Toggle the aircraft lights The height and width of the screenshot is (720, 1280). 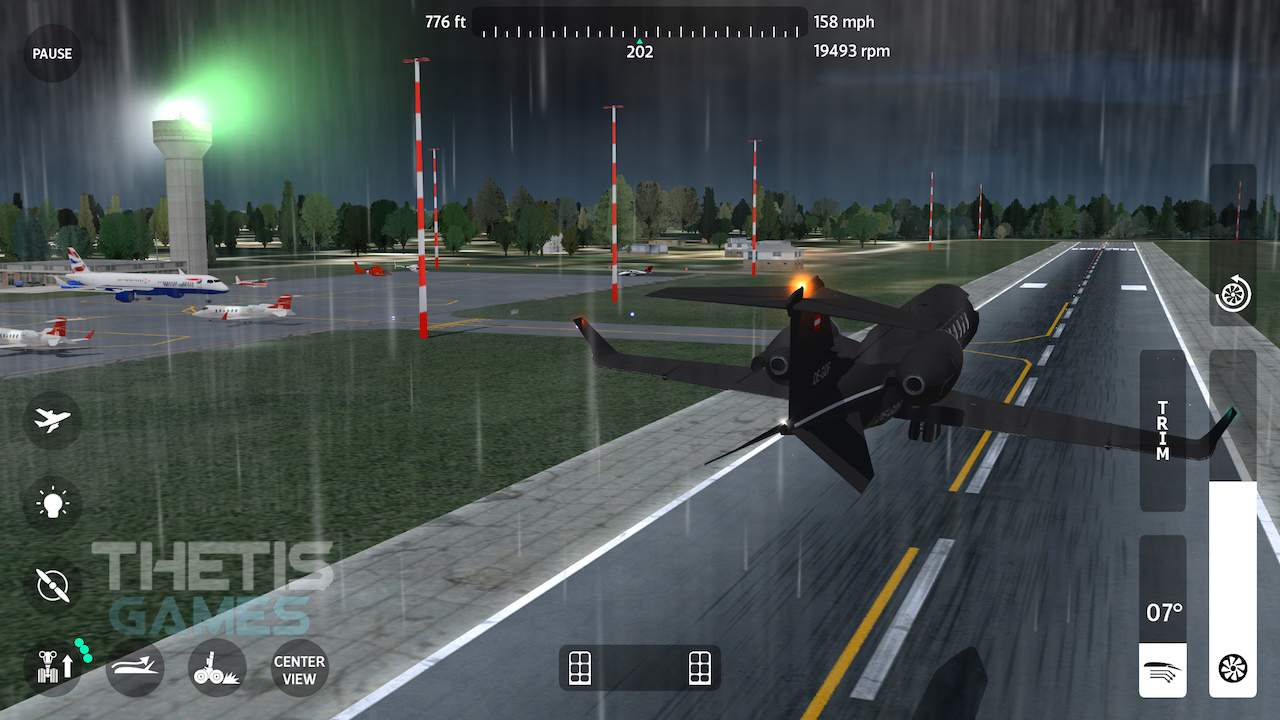[51, 503]
